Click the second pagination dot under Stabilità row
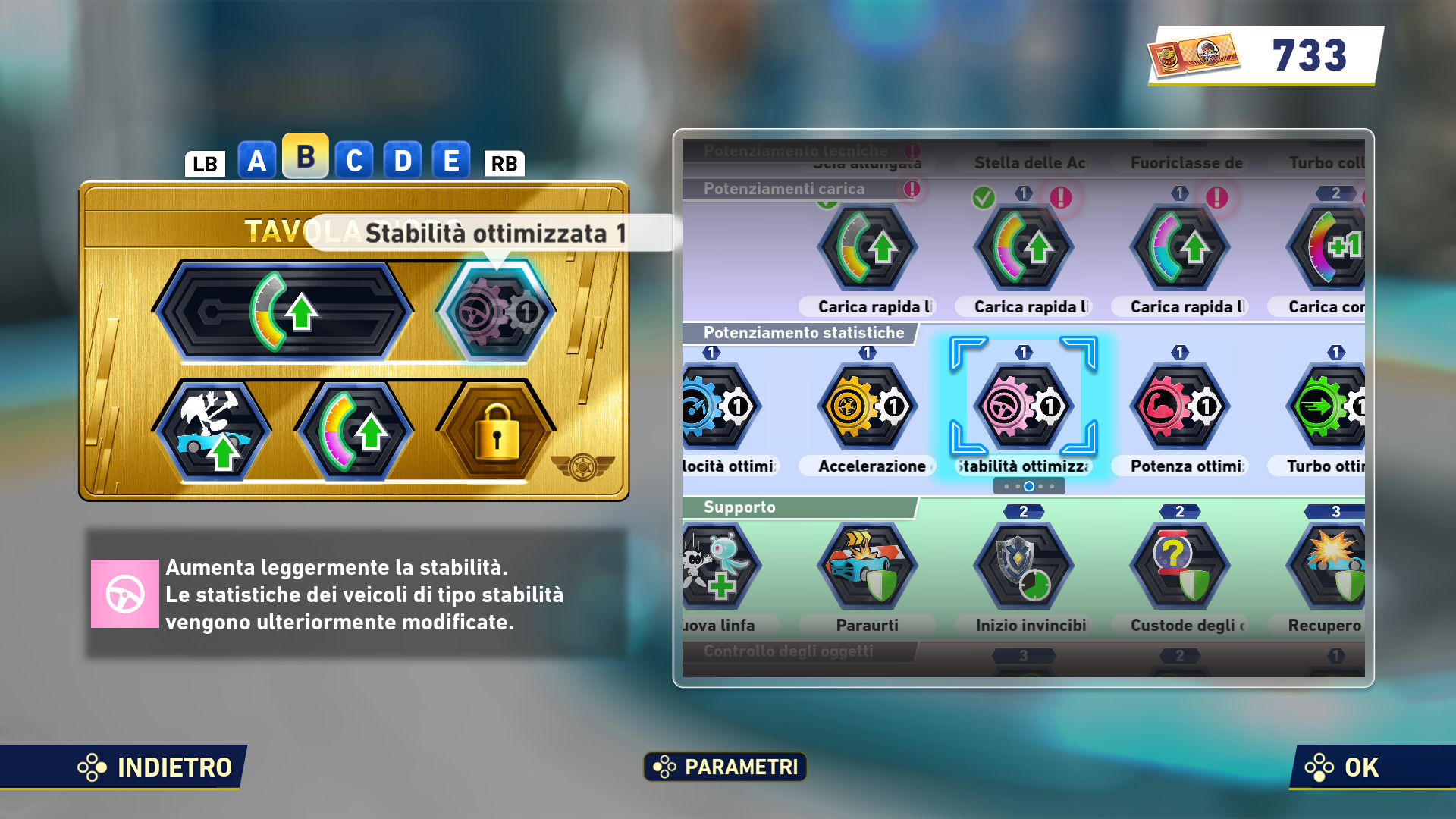1456x819 pixels. click(x=1018, y=486)
